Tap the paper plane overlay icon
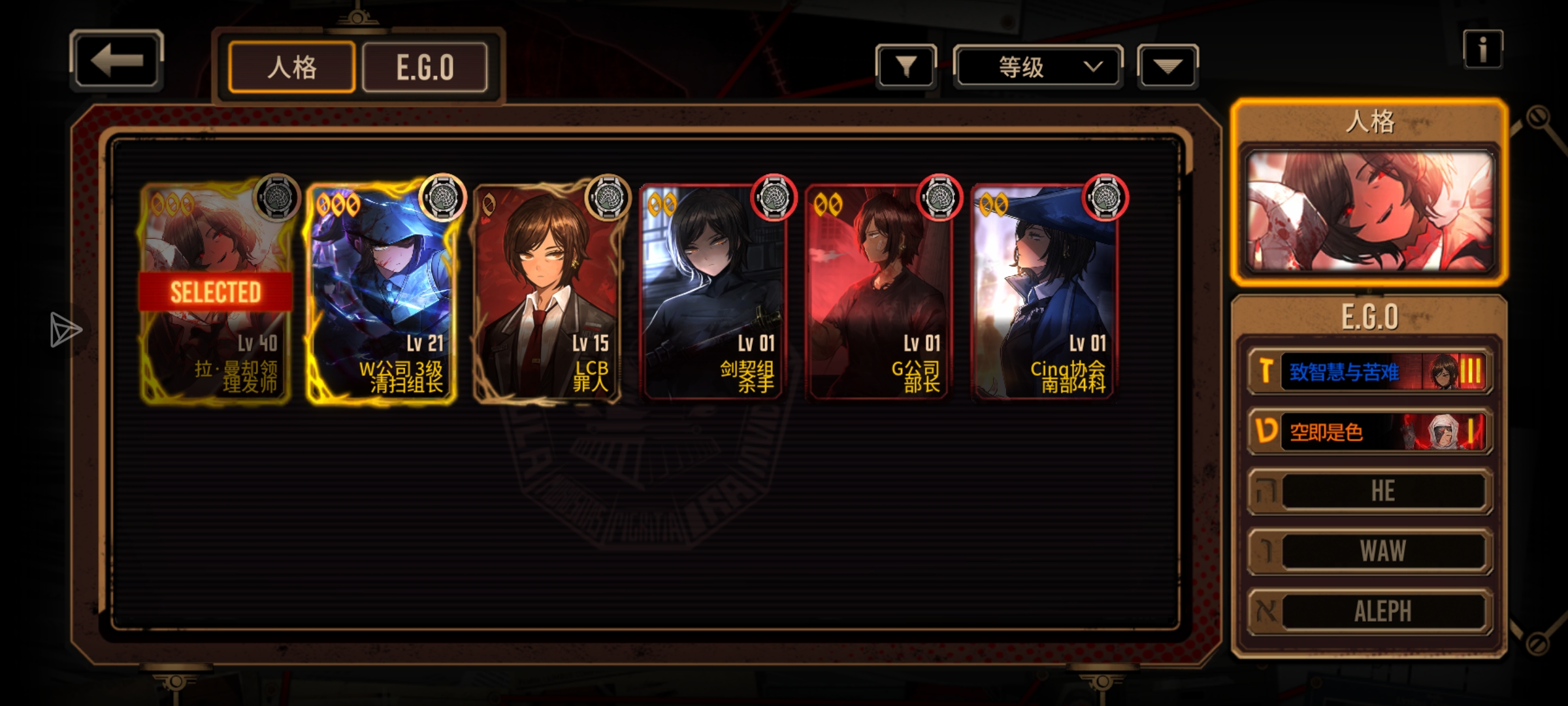 (65, 329)
